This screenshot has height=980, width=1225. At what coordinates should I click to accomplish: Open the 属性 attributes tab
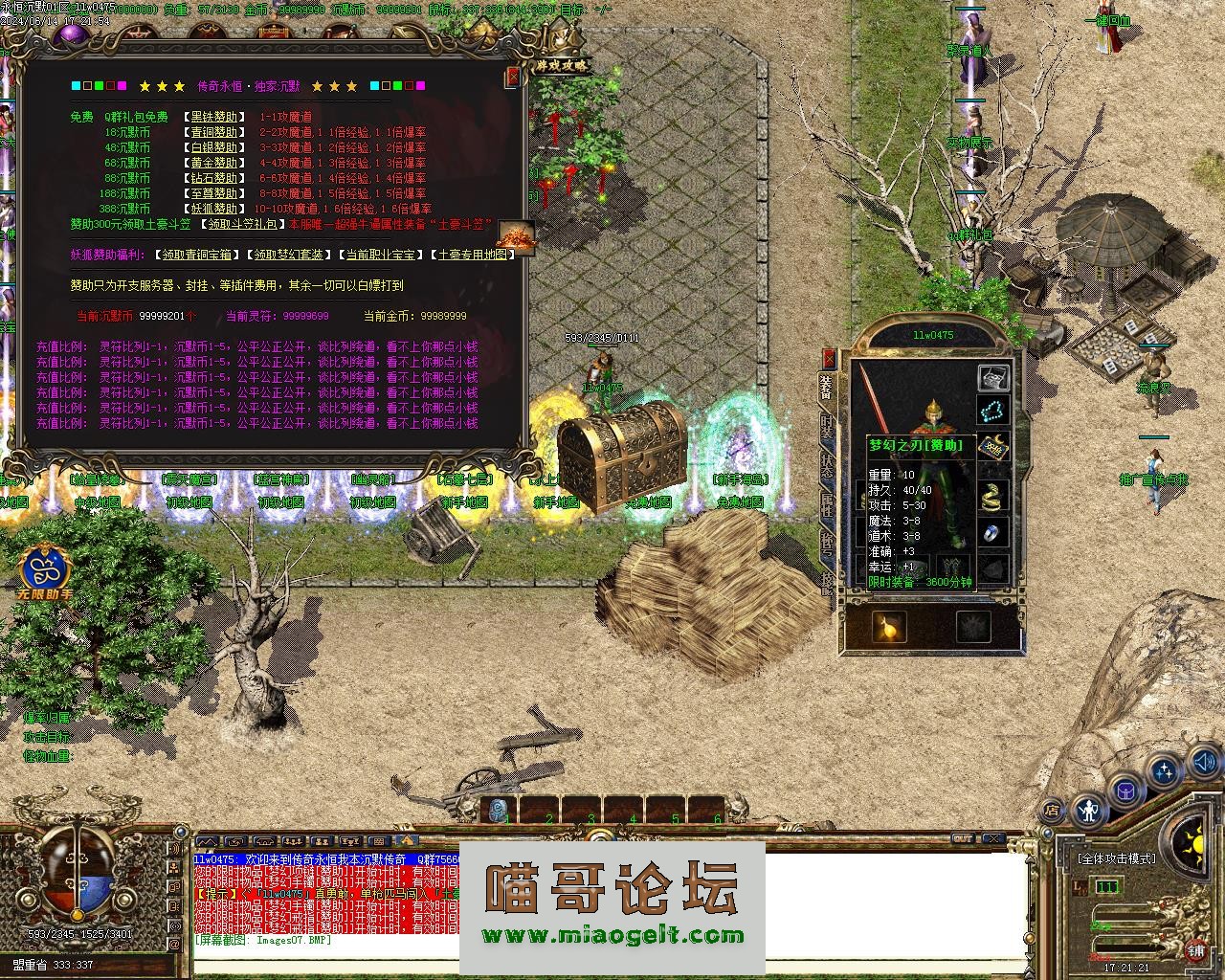[828, 507]
